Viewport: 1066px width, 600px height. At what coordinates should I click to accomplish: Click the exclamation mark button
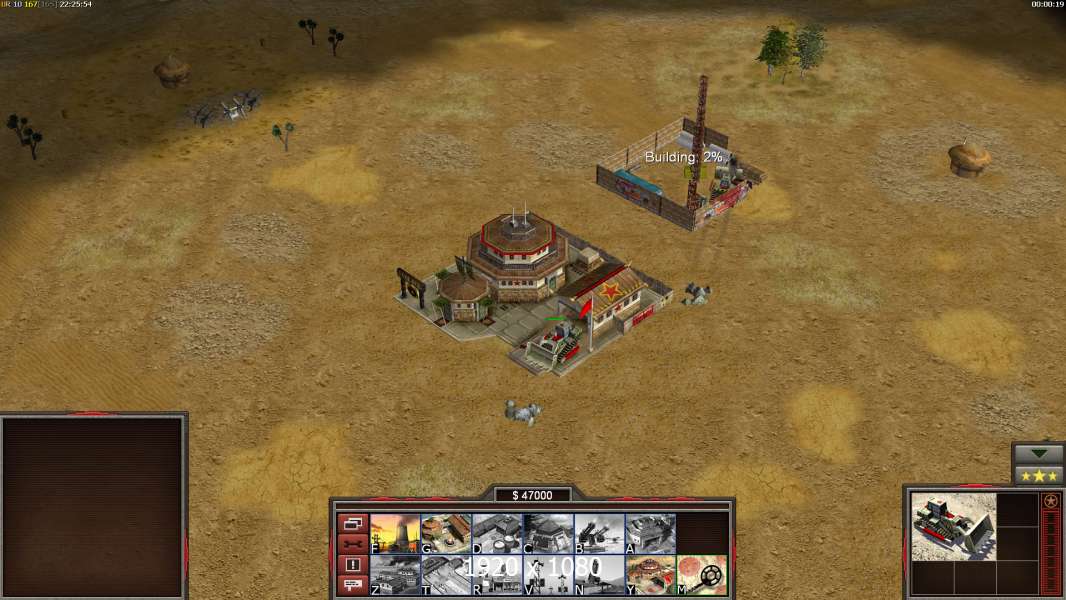point(353,565)
